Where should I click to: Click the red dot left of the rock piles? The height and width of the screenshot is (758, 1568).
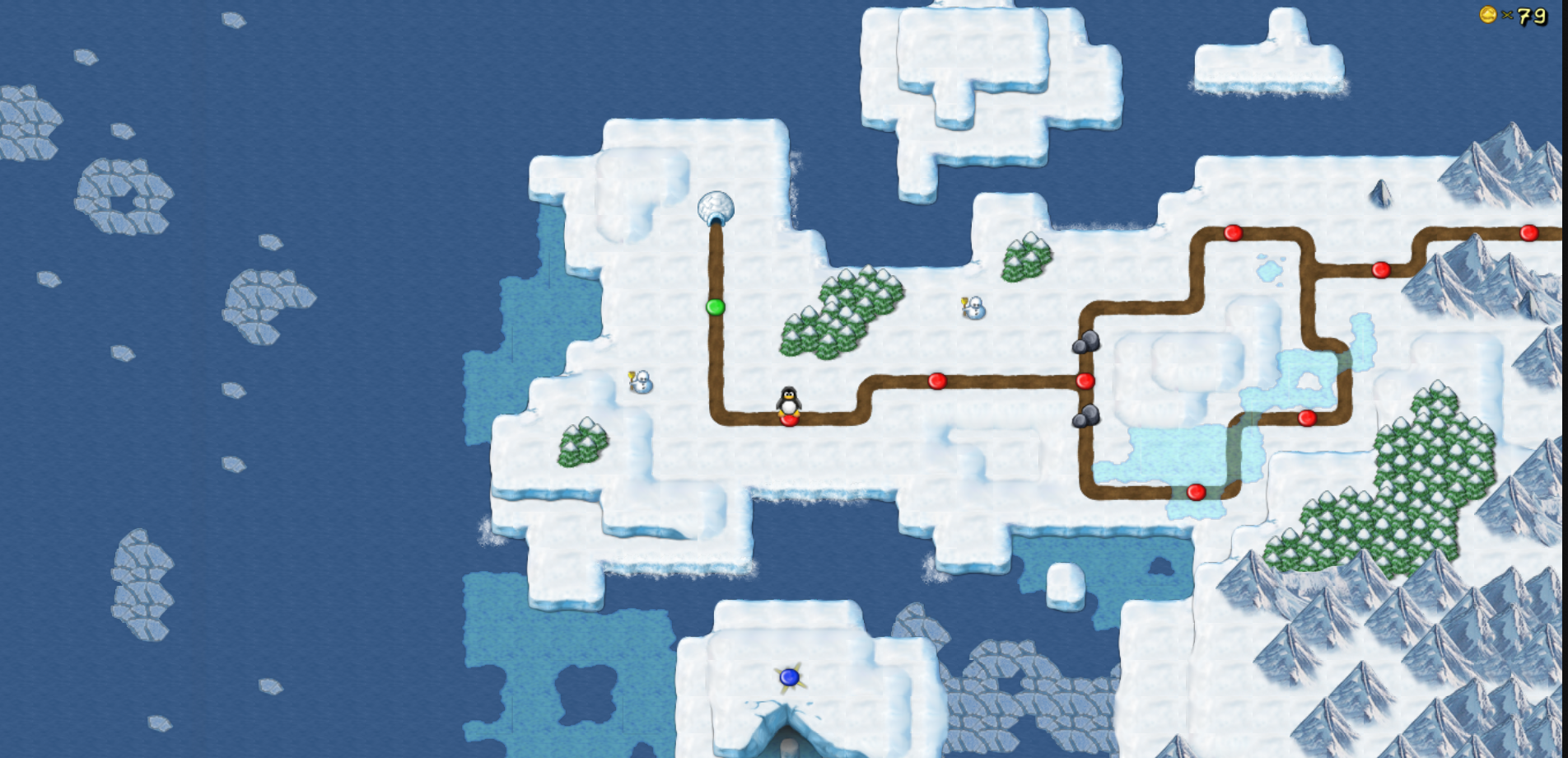pos(937,381)
